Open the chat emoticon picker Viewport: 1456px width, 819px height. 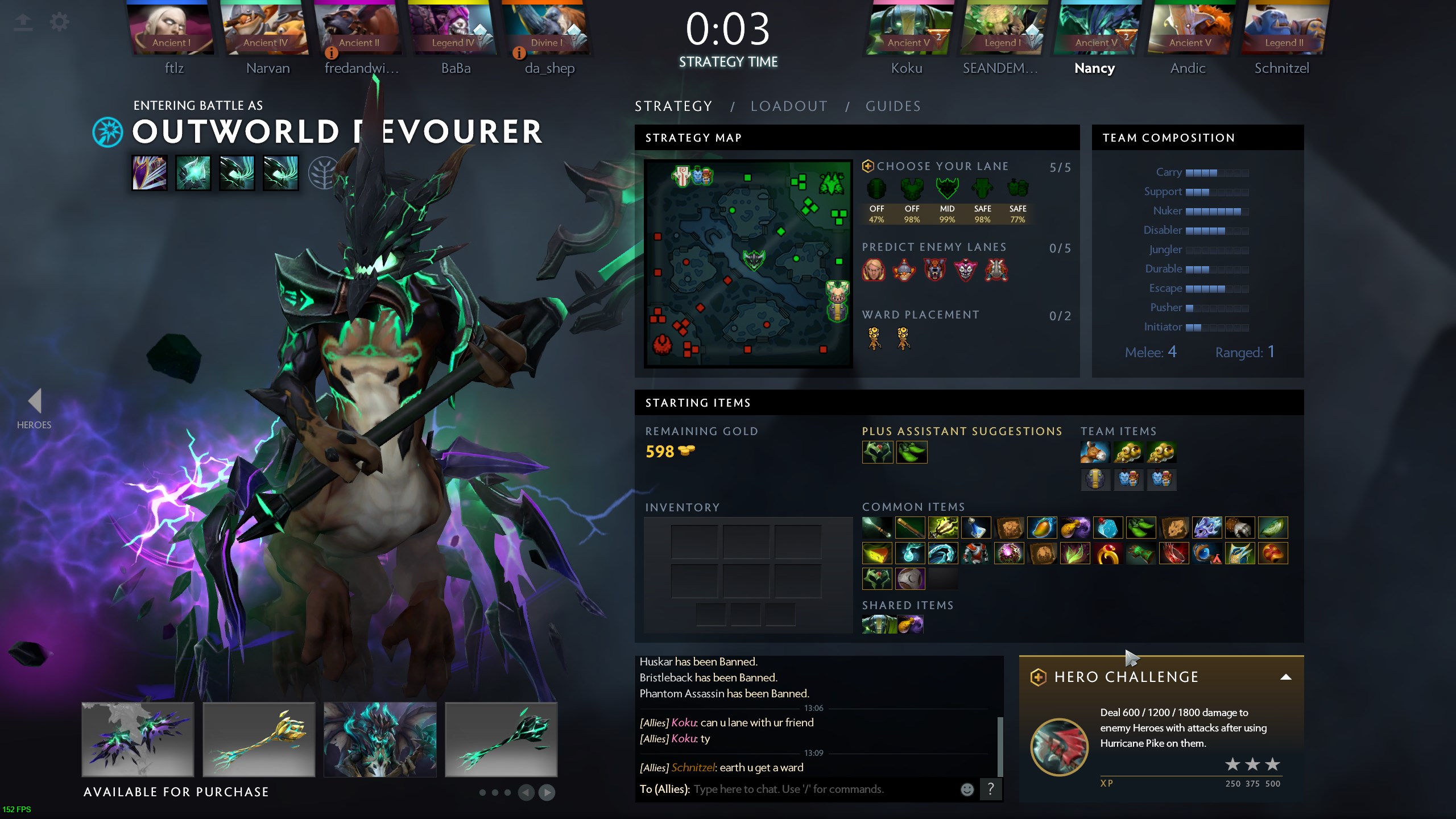(x=967, y=789)
